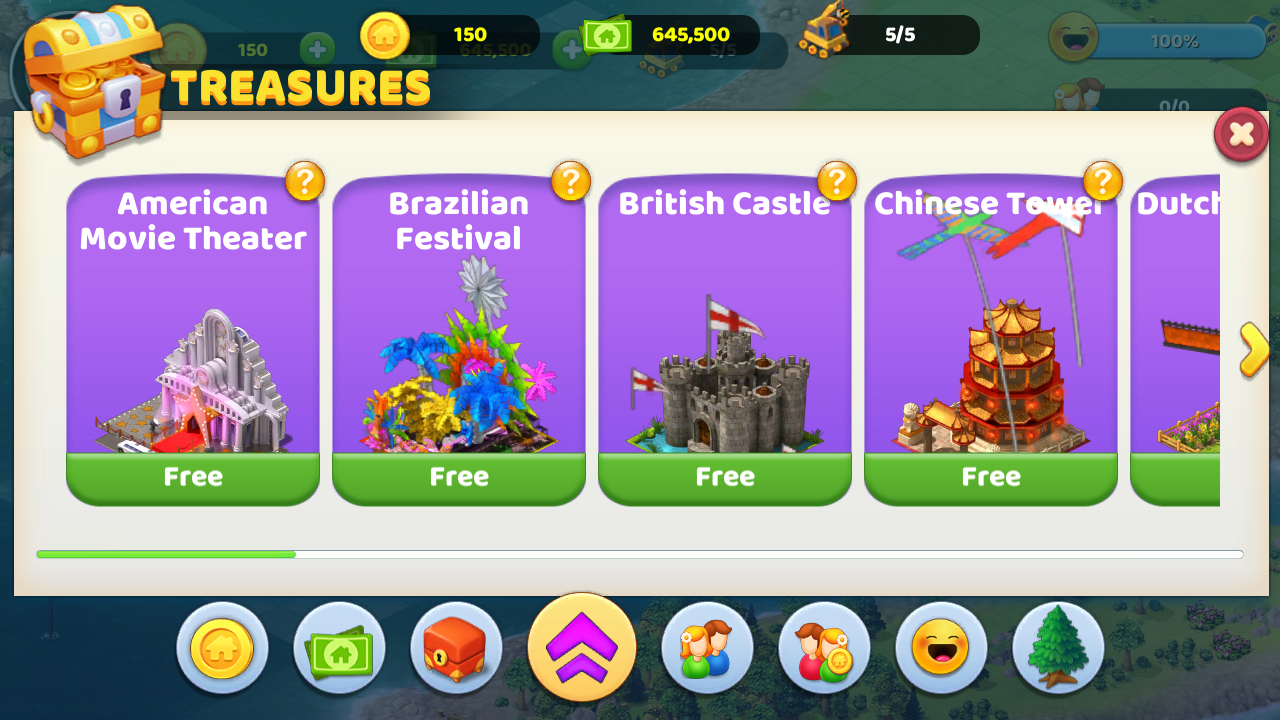The image size is (1280, 720).
Task: Click the plus next to the coin counter
Action: [x=318, y=47]
